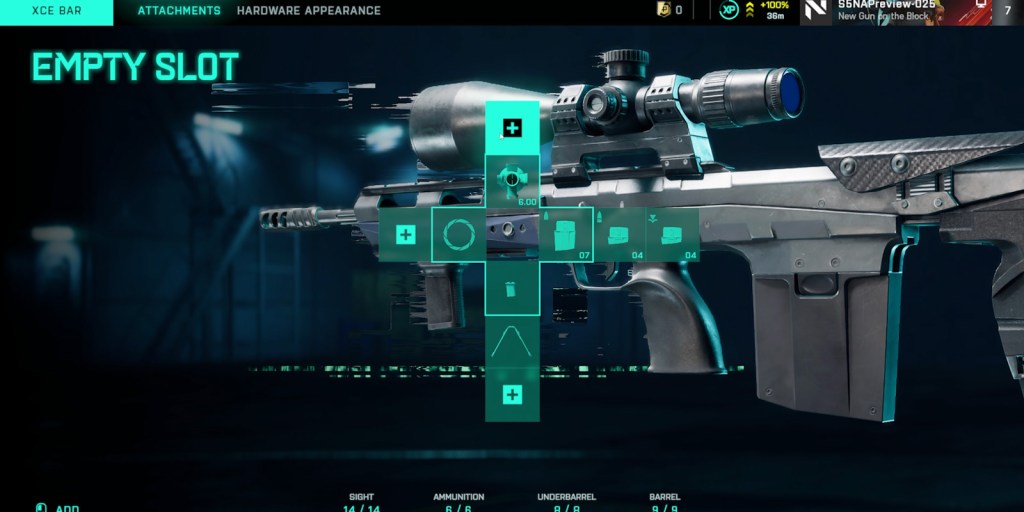Switch to the Attachments tab
Screen dimensions: 1024x512
point(179,11)
